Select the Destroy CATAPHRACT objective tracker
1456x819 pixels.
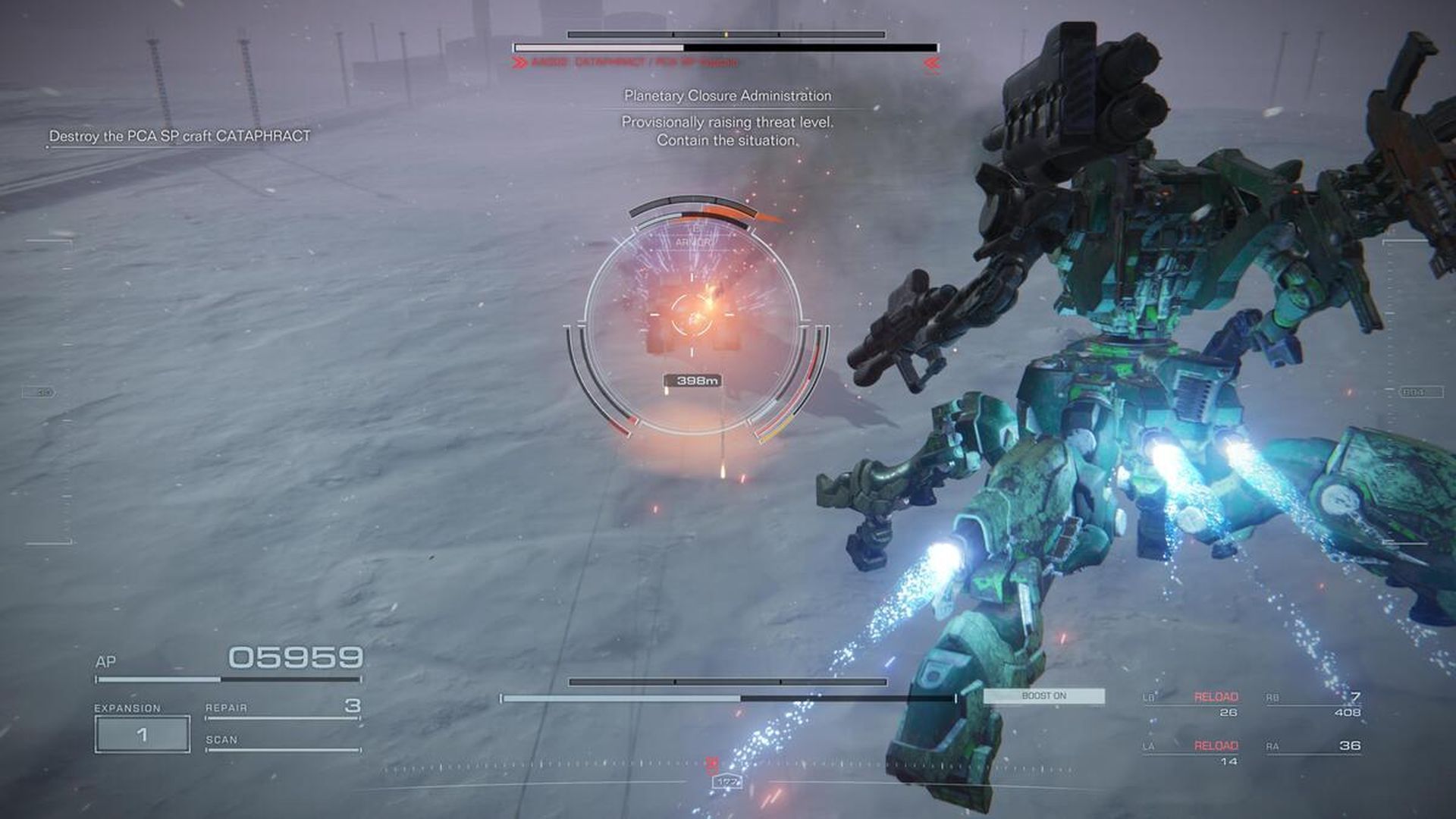(x=180, y=136)
